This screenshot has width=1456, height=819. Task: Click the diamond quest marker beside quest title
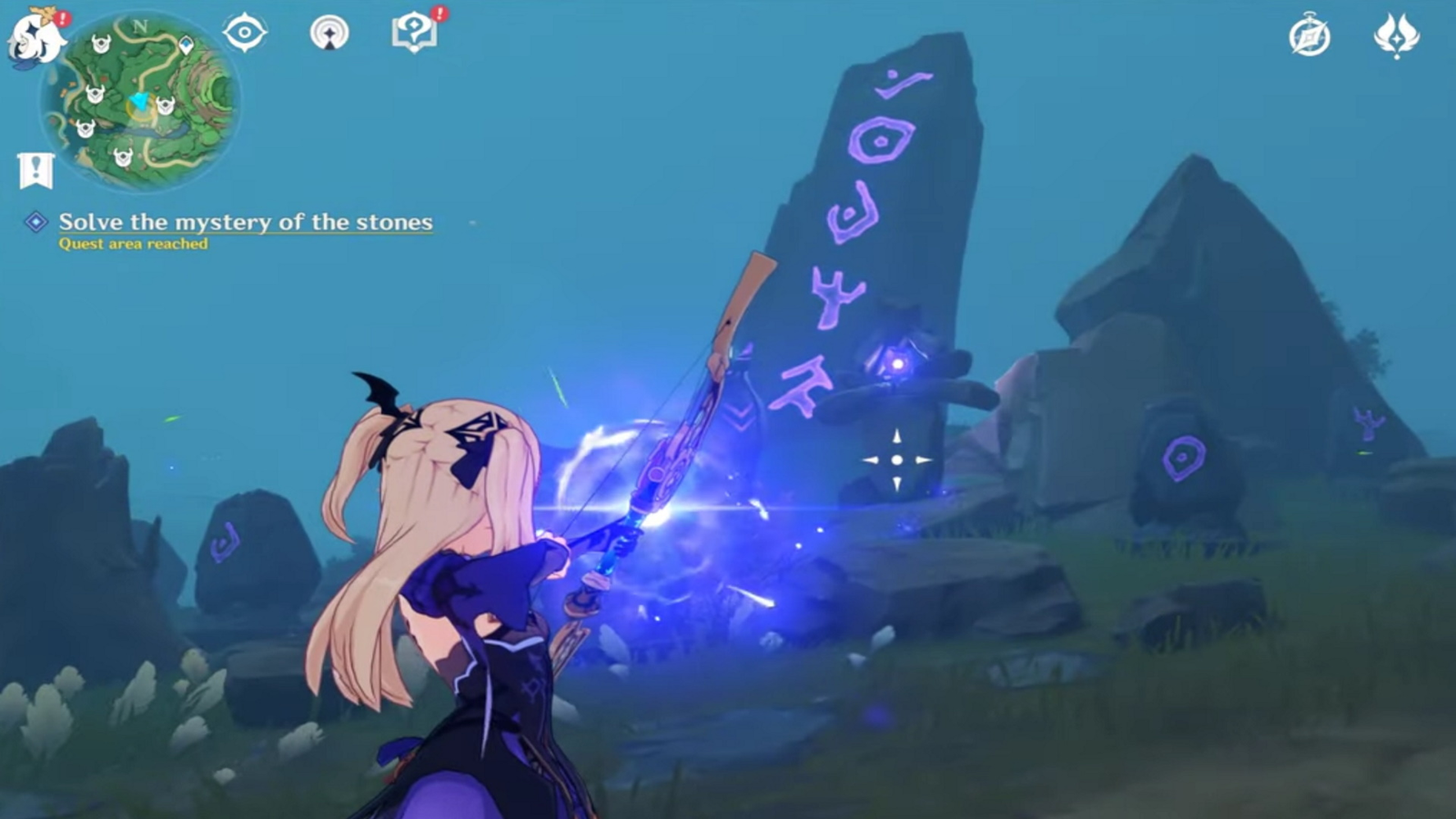coord(36,221)
